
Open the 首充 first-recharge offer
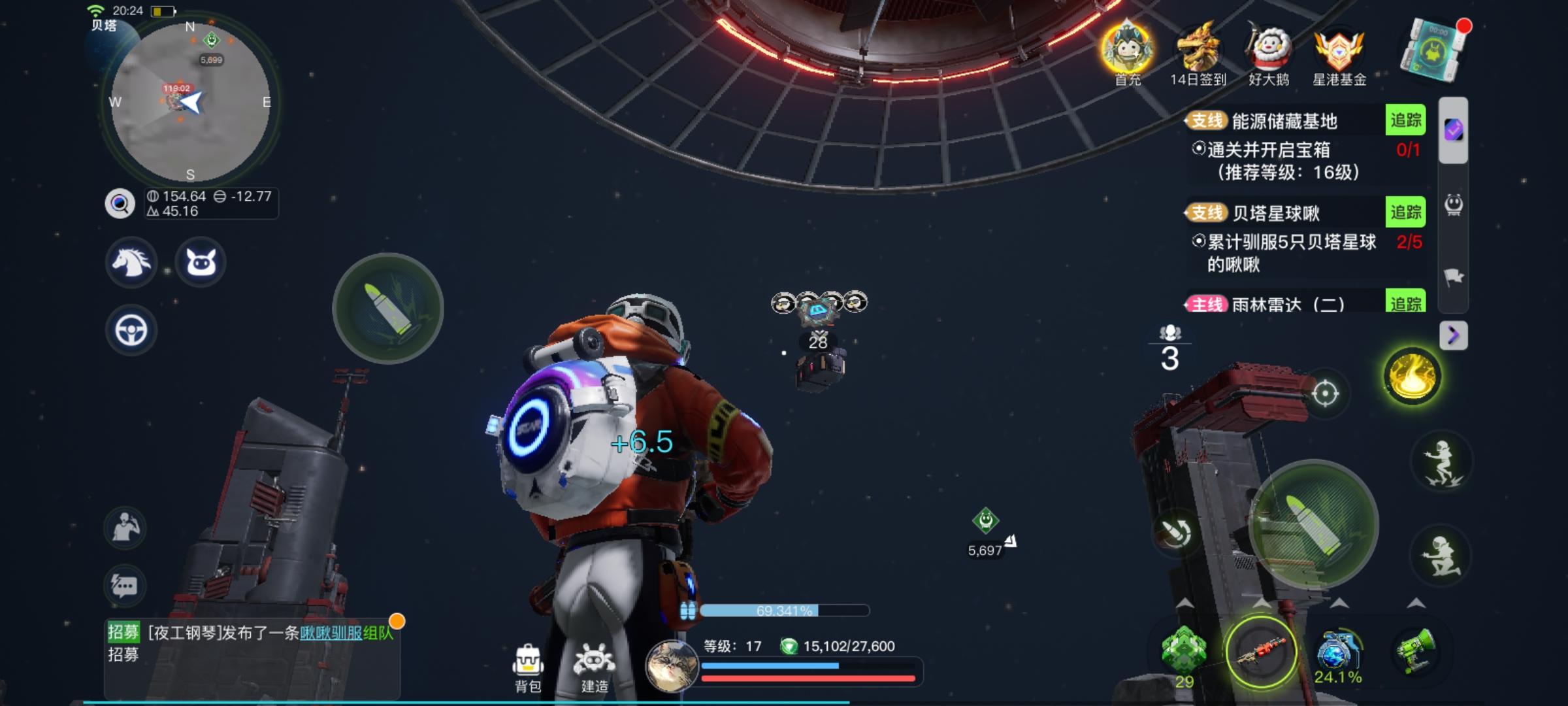(1128, 54)
